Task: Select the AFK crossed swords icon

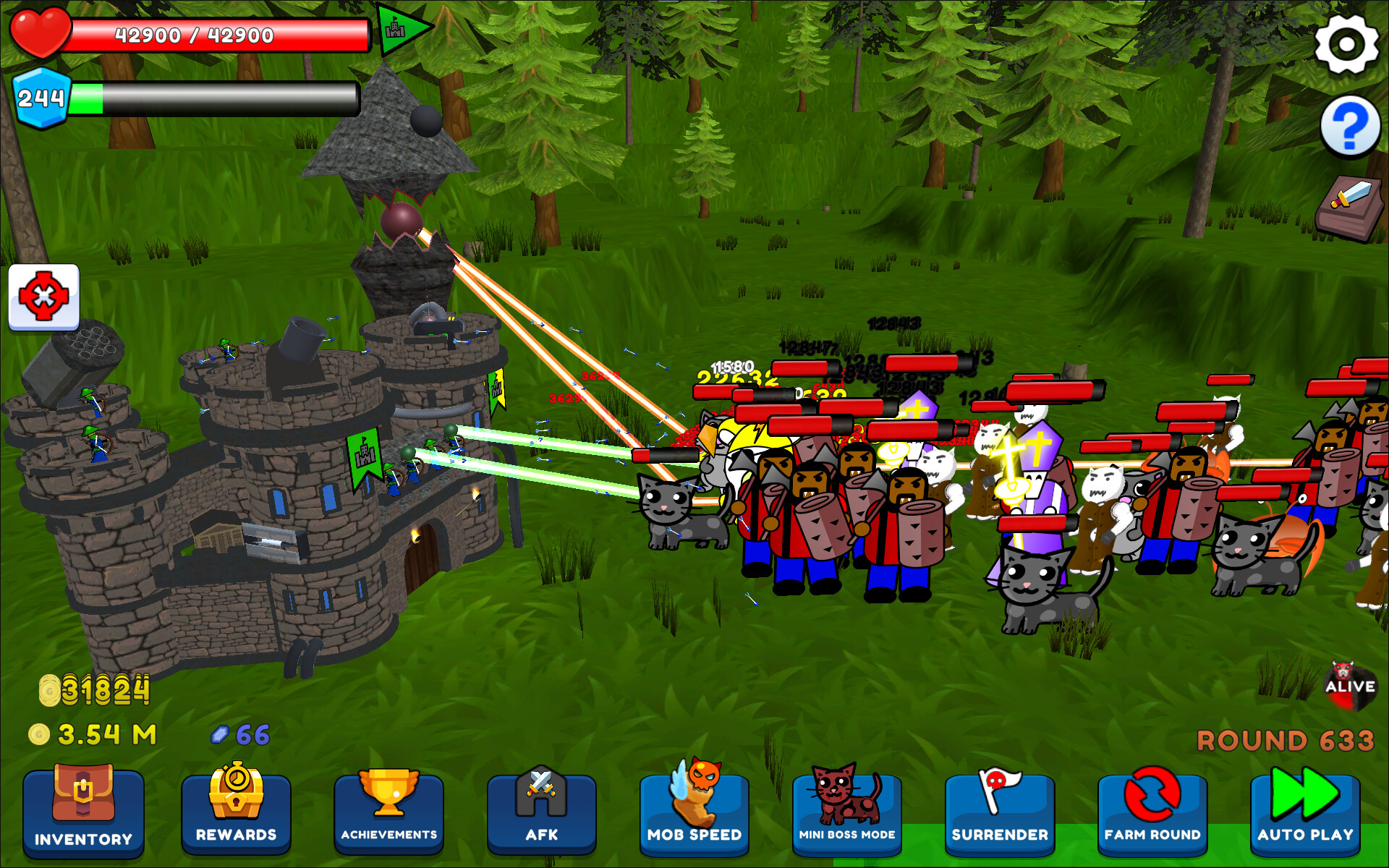Action: (542, 796)
